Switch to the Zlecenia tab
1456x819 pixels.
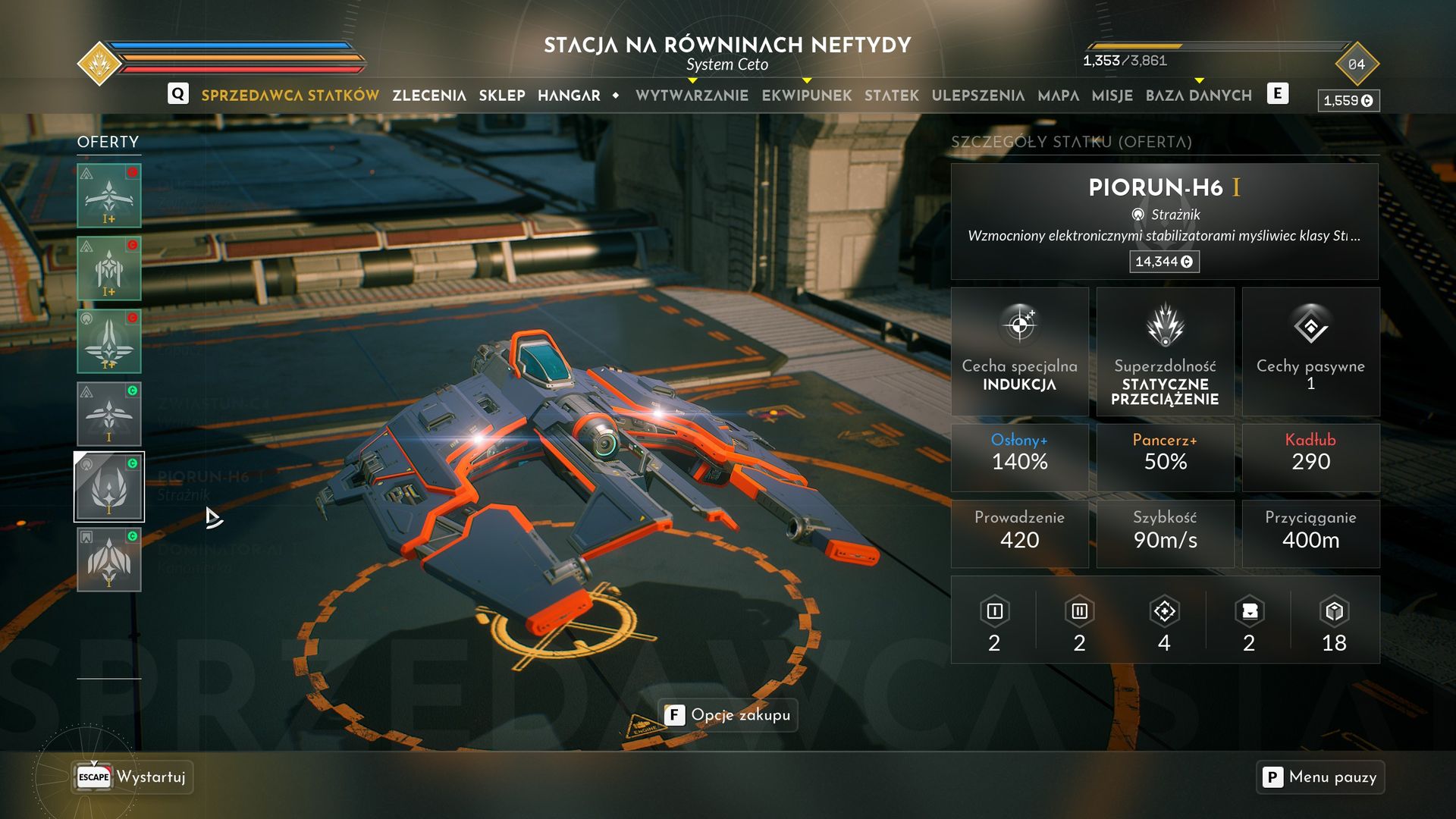[429, 96]
